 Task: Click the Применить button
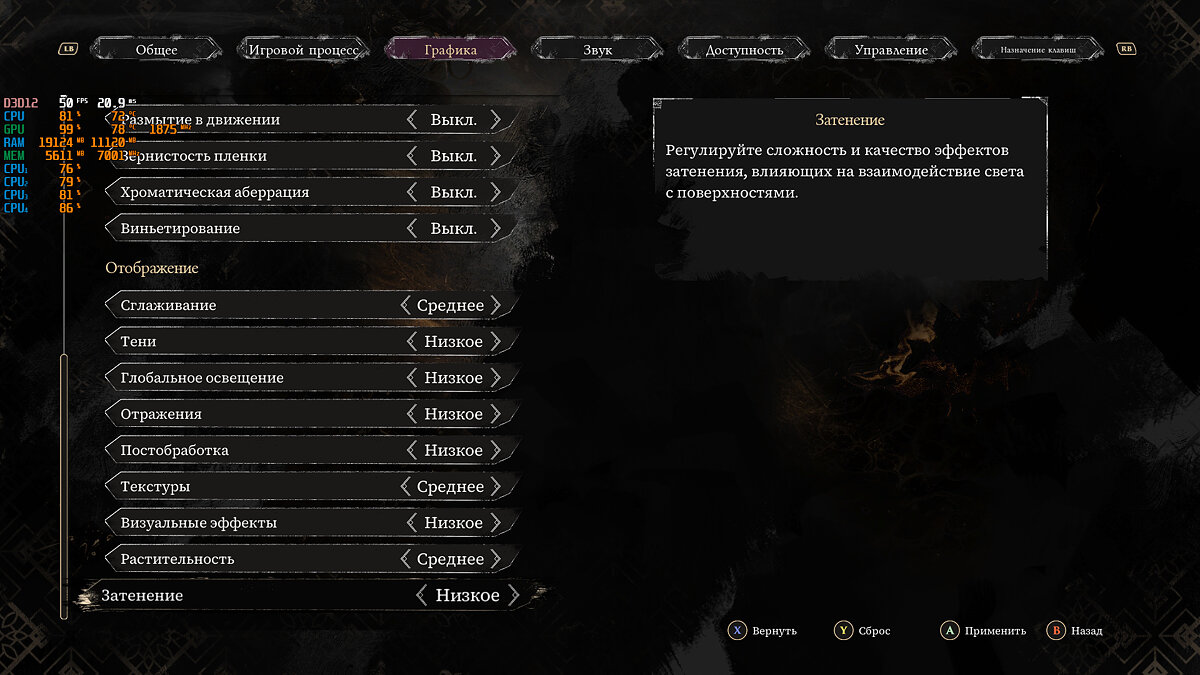pyautogui.click(x=984, y=631)
